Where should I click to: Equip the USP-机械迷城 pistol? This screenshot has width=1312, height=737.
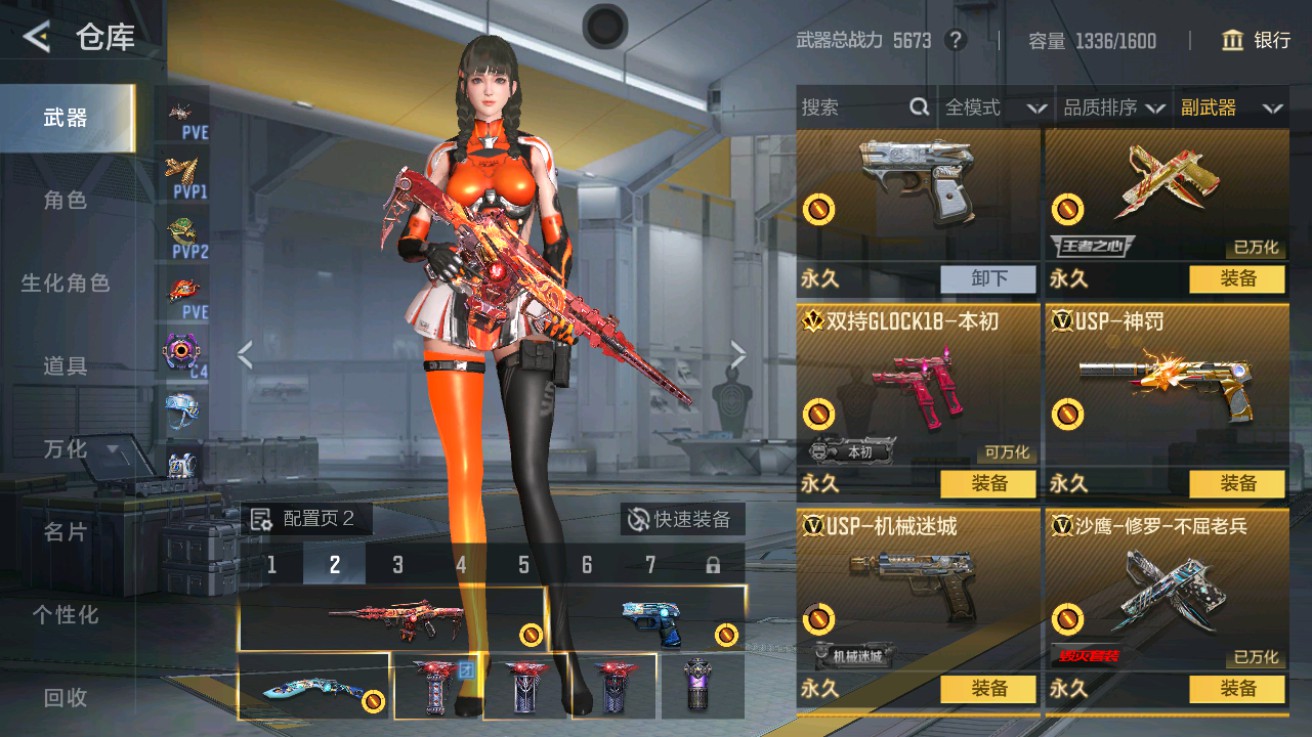point(988,689)
